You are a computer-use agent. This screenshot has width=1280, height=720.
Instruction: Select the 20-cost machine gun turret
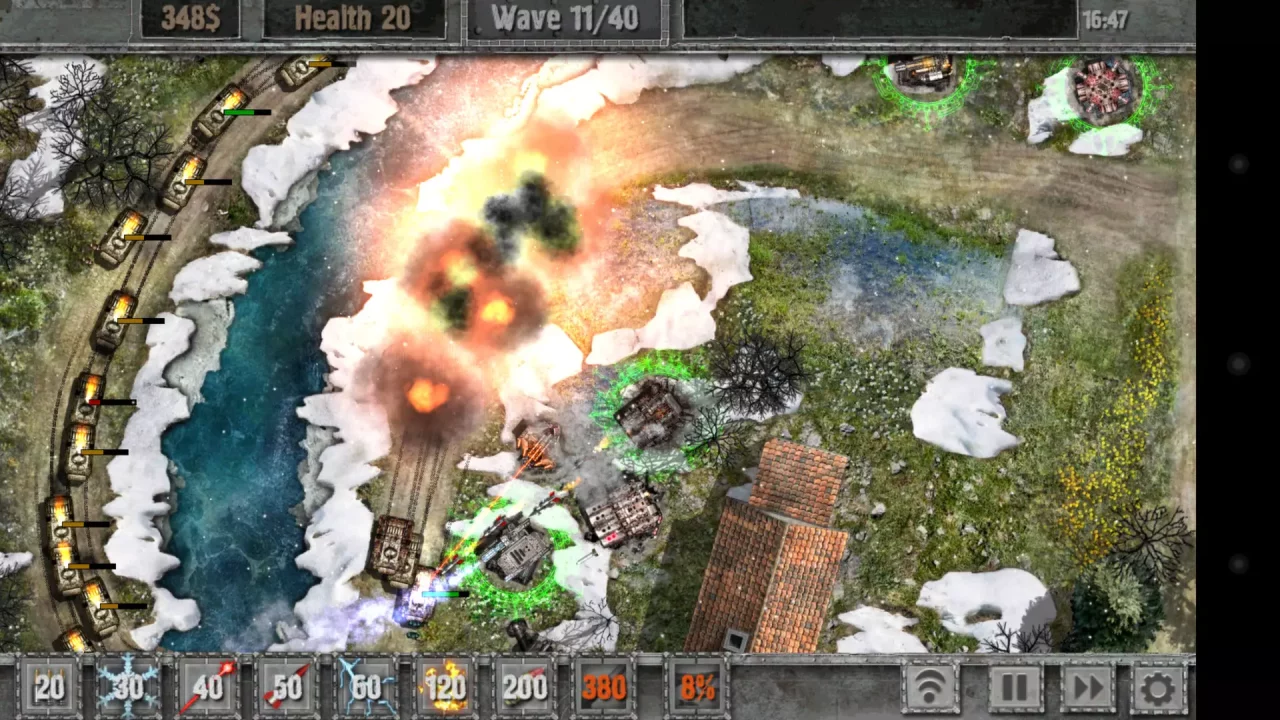coord(48,687)
